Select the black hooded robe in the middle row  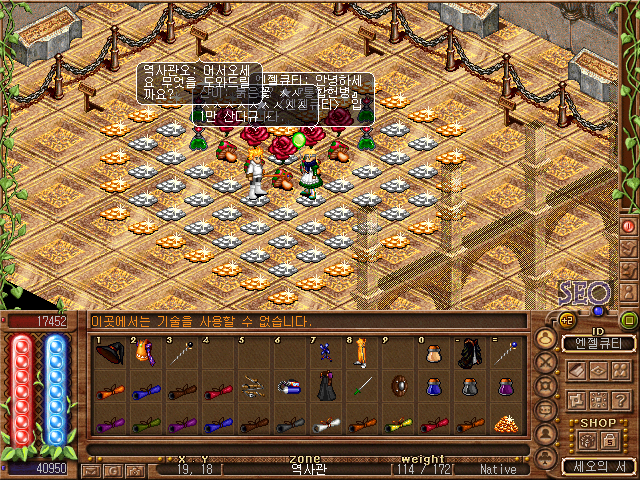[326, 386]
